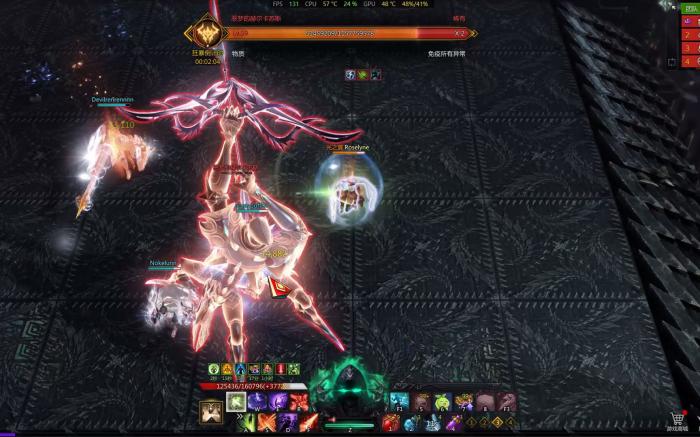This screenshot has width=700, height=437.
Task: Select party member row number 3
Action: (x=690, y=48)
